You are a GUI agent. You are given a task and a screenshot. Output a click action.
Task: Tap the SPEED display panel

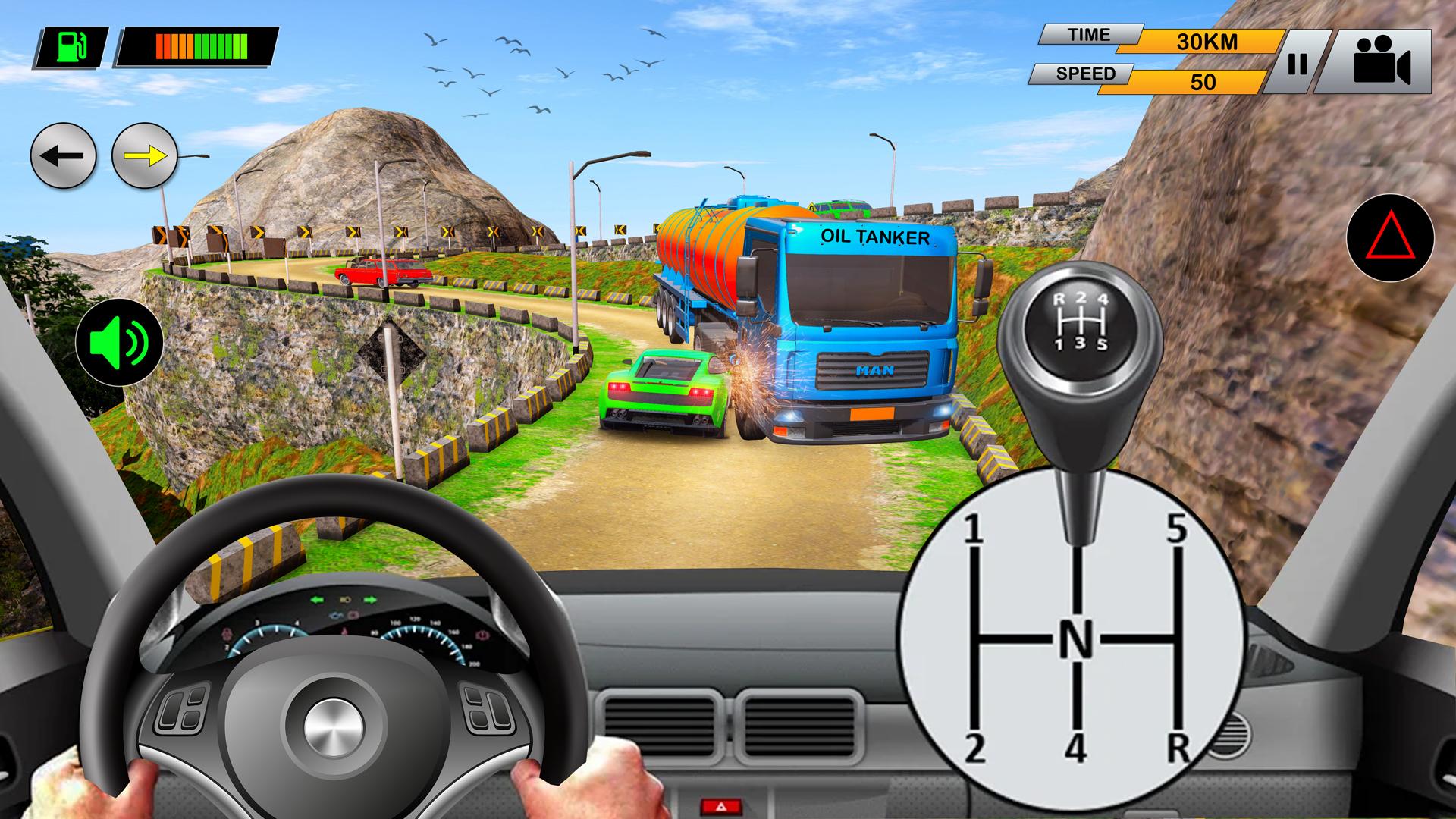[1087, 74]
